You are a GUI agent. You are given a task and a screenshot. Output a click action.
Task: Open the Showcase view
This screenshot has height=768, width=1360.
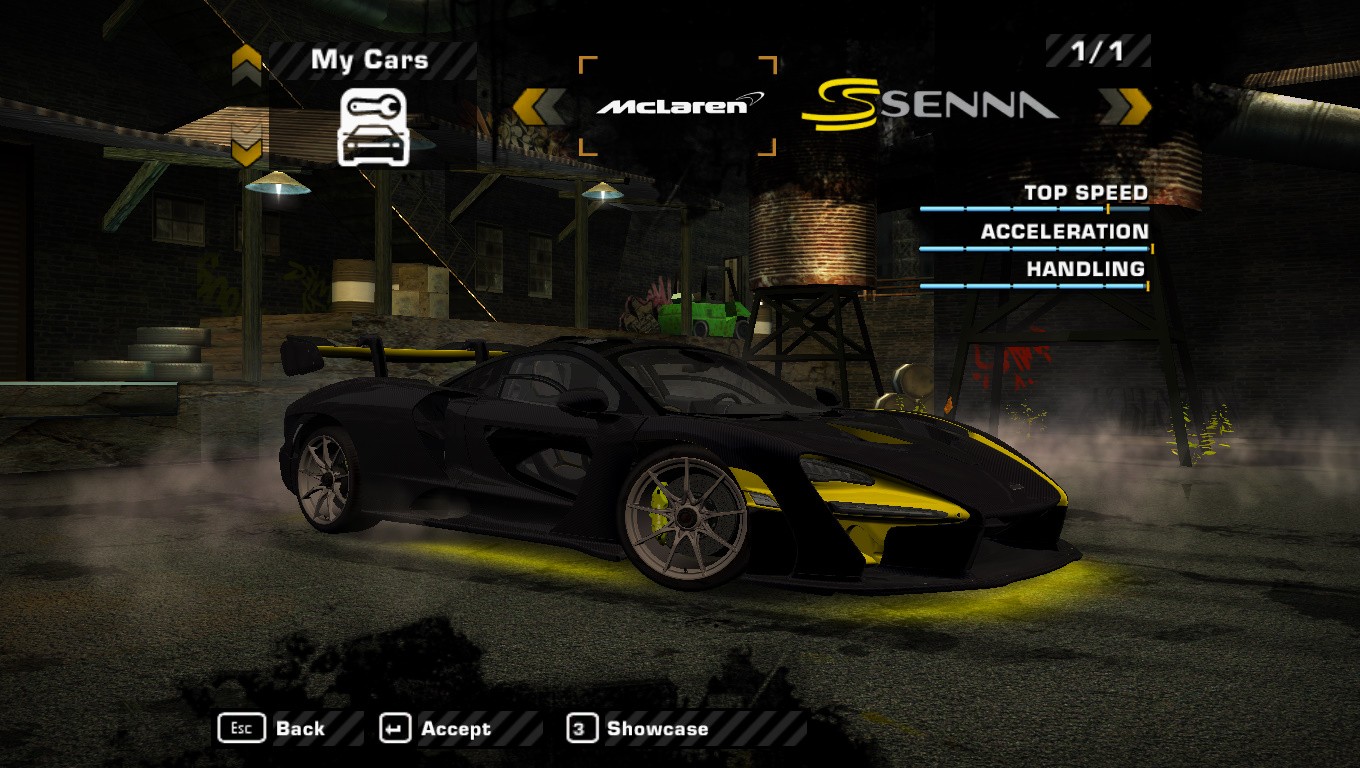[x=638, y=729]
